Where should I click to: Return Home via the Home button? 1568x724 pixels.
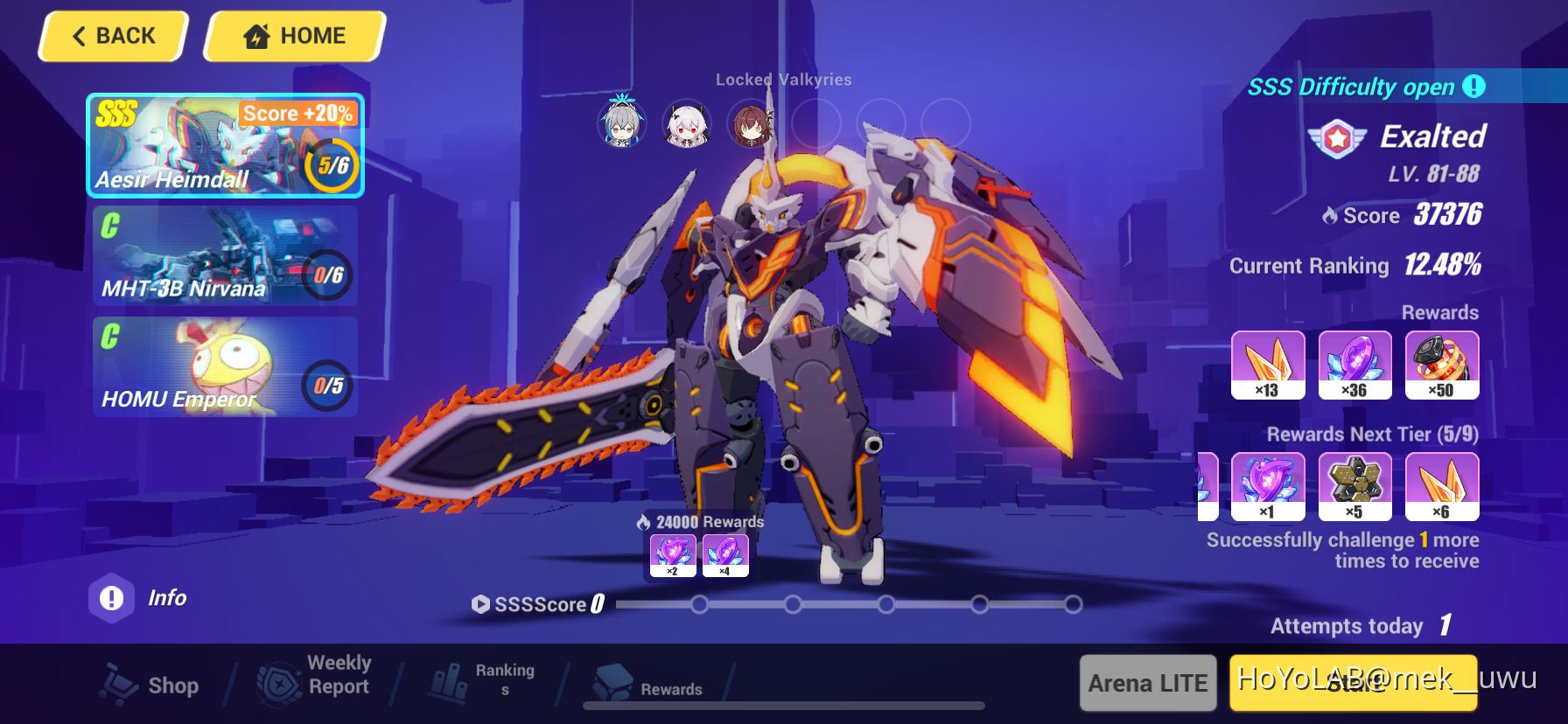click(x=293, y=36)
